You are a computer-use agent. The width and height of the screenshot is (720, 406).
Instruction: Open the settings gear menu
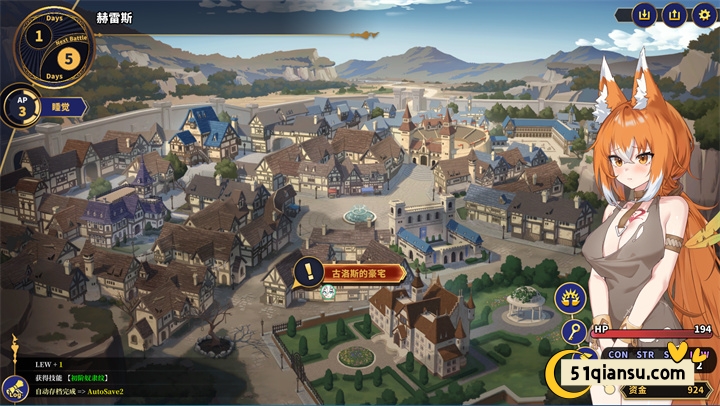click(x=702, y=15)
